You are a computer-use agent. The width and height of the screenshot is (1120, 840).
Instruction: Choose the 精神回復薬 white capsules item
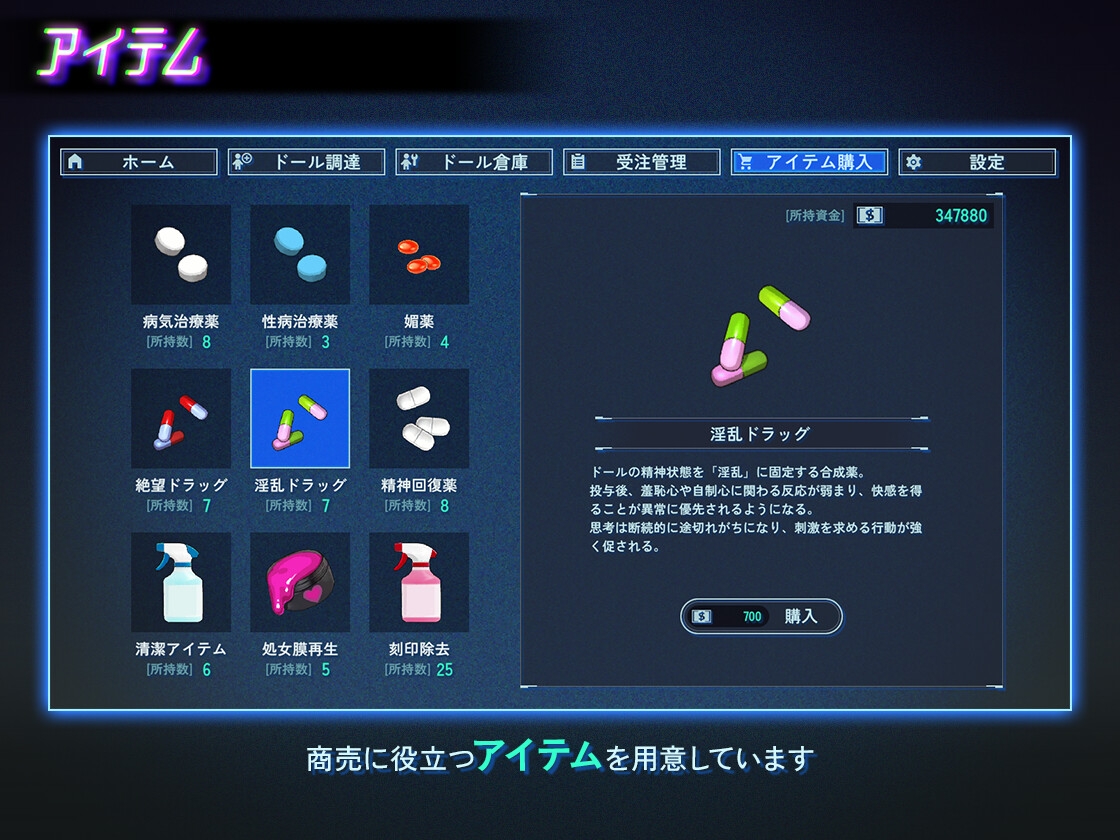point(419,418)
